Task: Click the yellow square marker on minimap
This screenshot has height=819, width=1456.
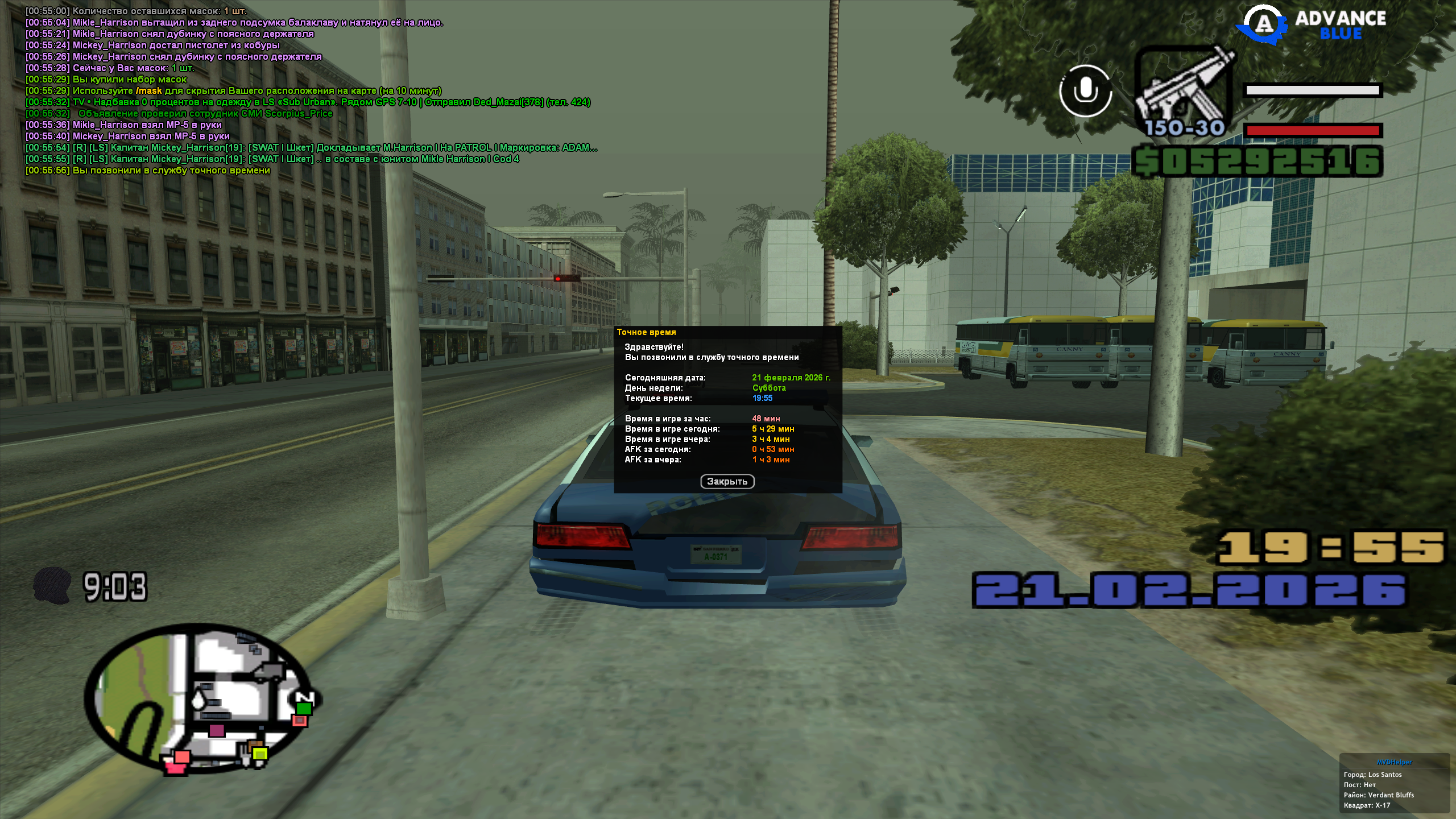Action: pyautogui.click(x=260, y=754)
